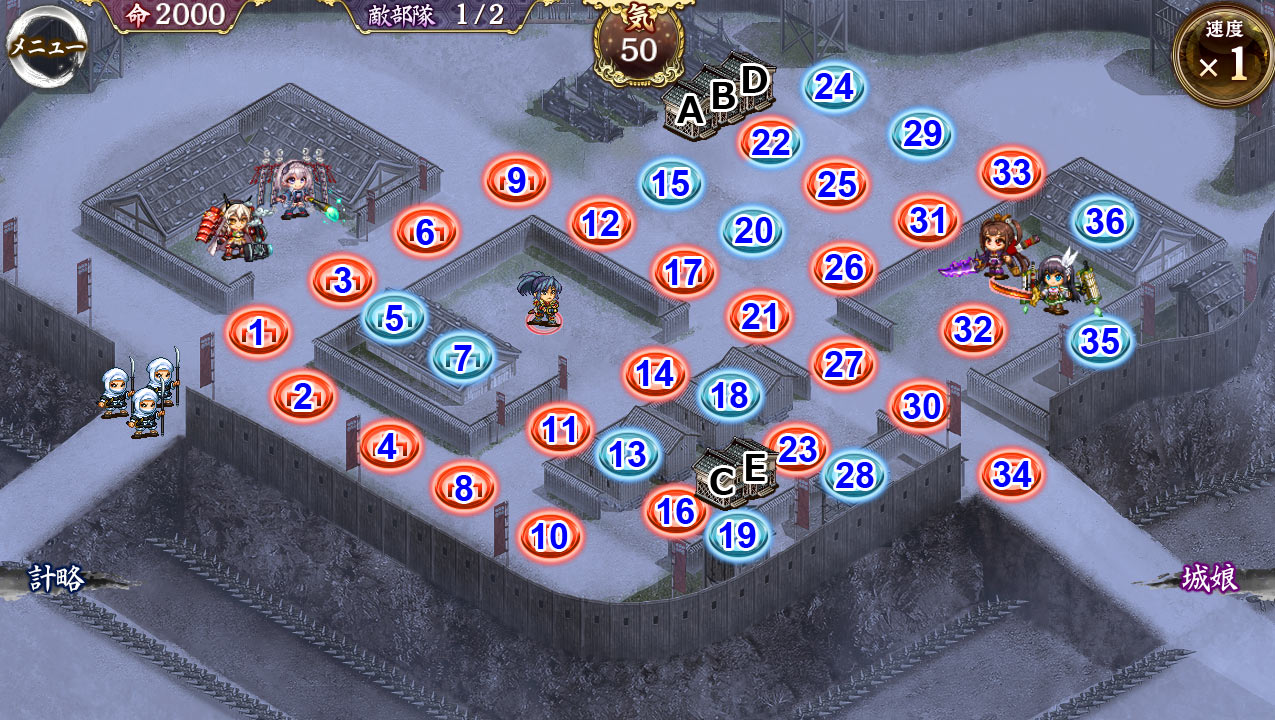Open the 城娘 castle girl panel
The width and height of the screenshot is (1275, 720).
(1209, 578)
